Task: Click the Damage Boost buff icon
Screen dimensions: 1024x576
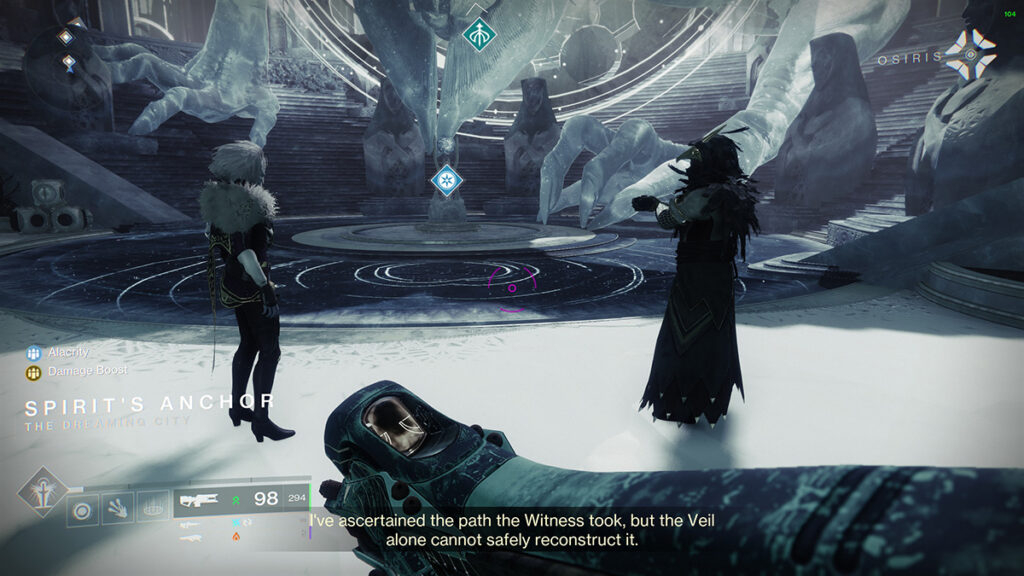Action: (34, 372)
